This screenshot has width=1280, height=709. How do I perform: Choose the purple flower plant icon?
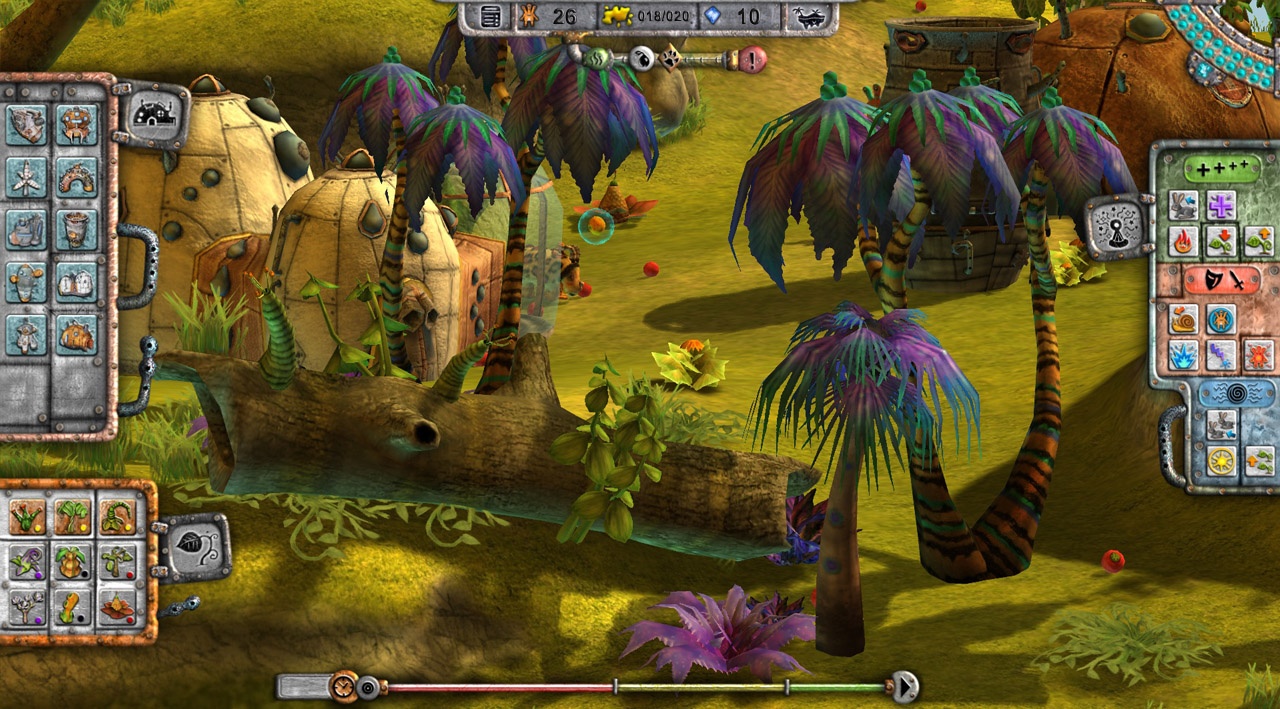tap(27, 562)
